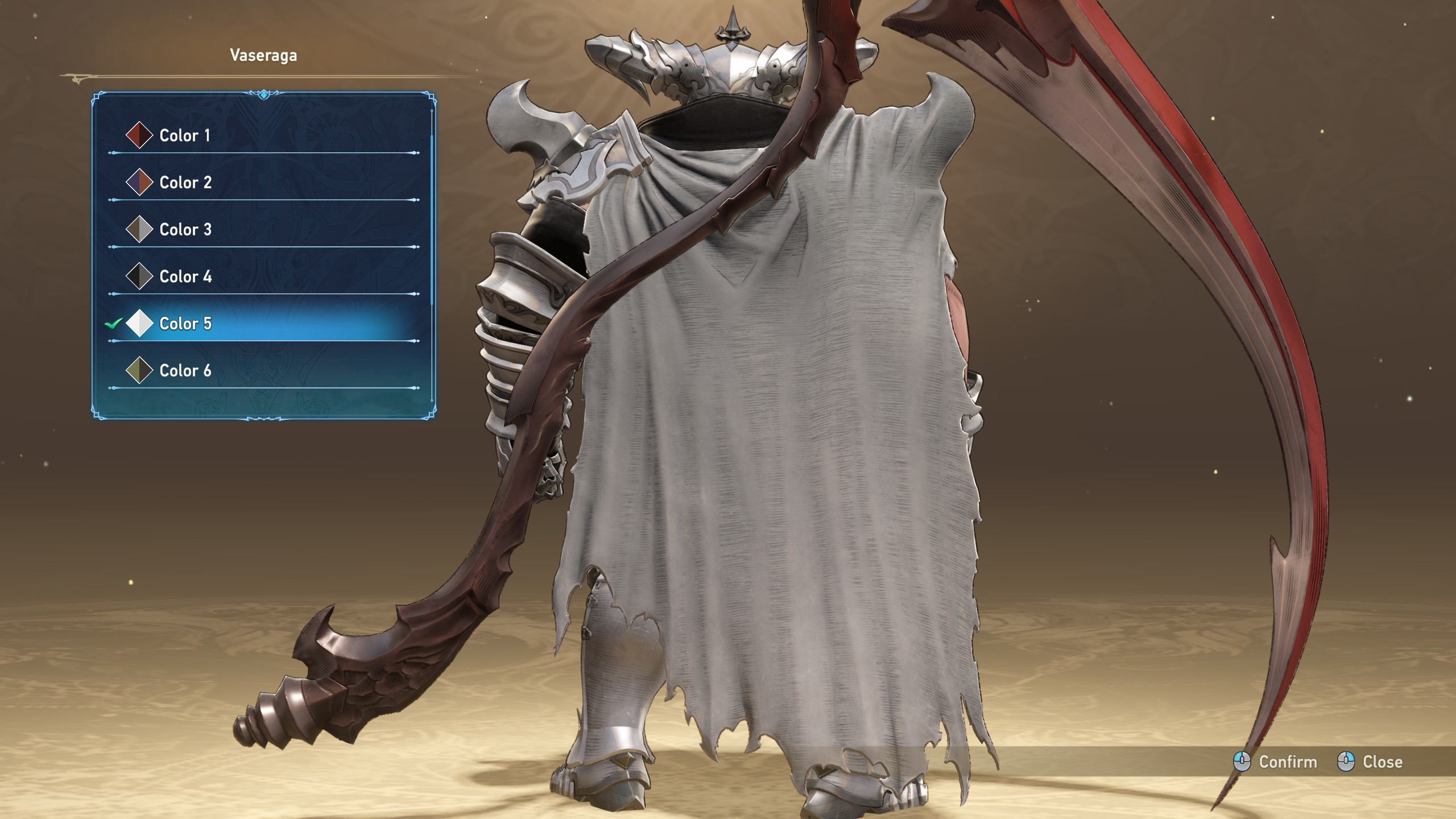The height and width of the screenshot is (819, 1456).
Task: Pick the dark Color 4 entry
Action: coord(185,277)
